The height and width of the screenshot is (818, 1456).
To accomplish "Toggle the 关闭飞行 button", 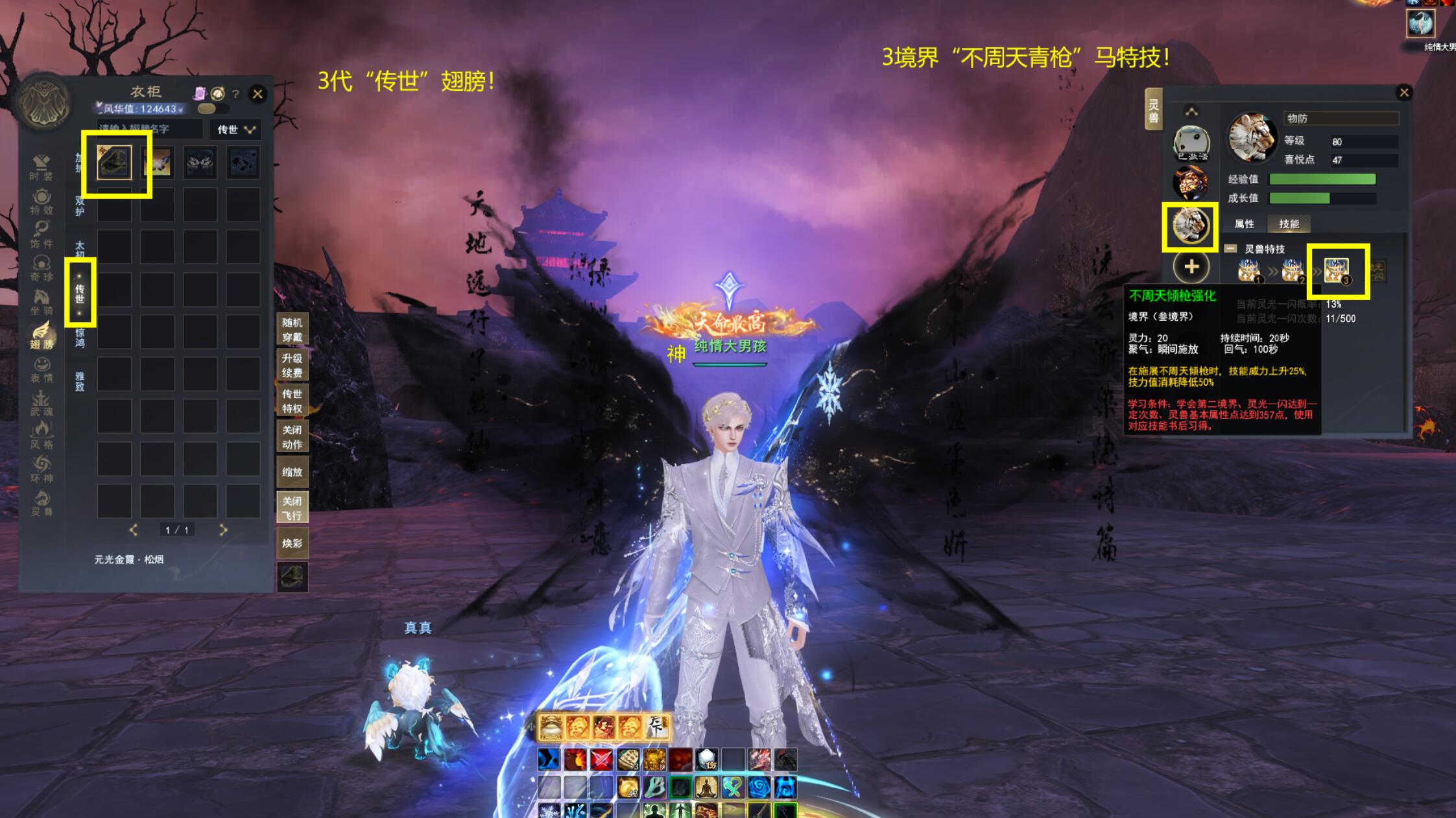I will (292, 508).
